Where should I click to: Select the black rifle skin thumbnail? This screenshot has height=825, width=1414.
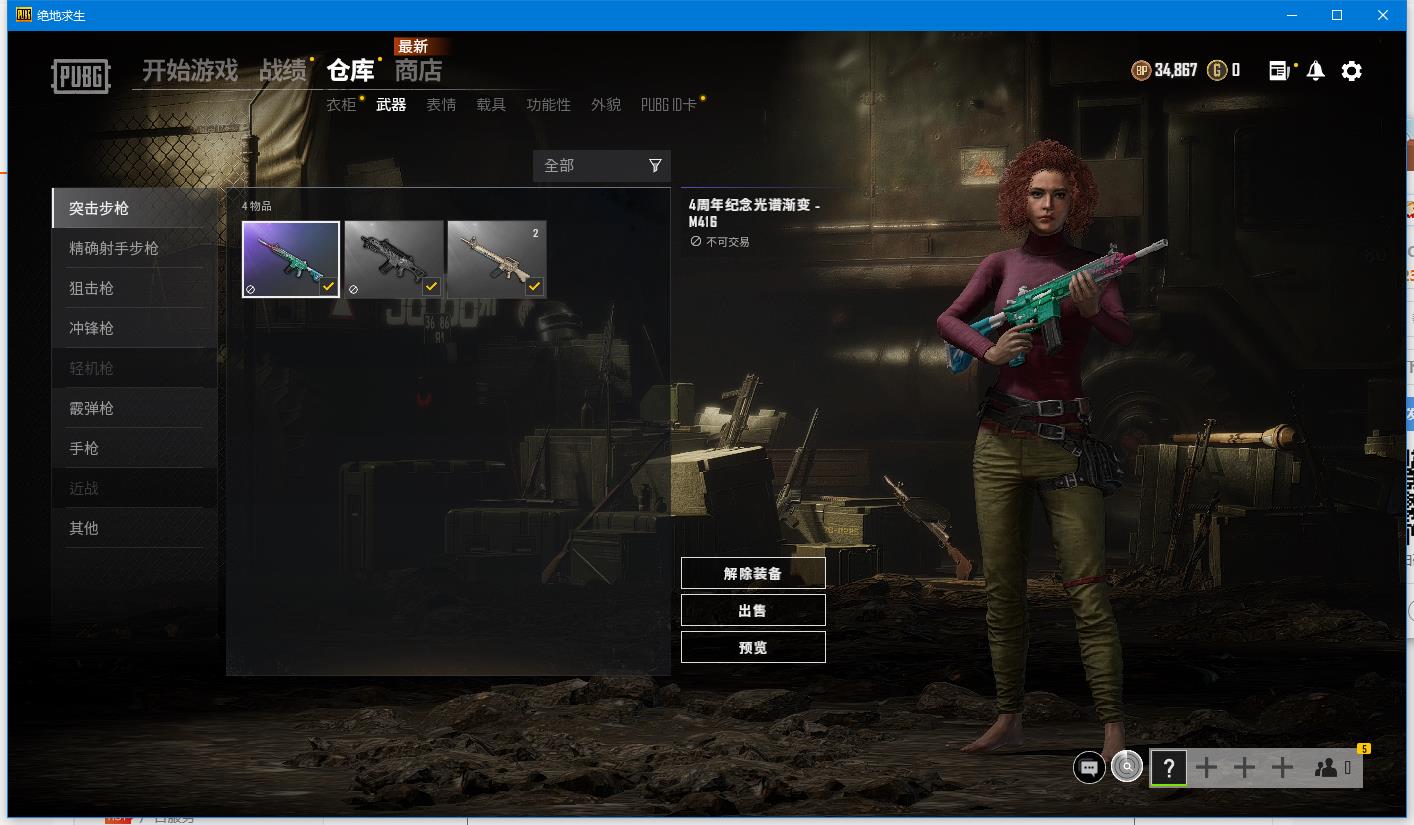click(393, 259)
